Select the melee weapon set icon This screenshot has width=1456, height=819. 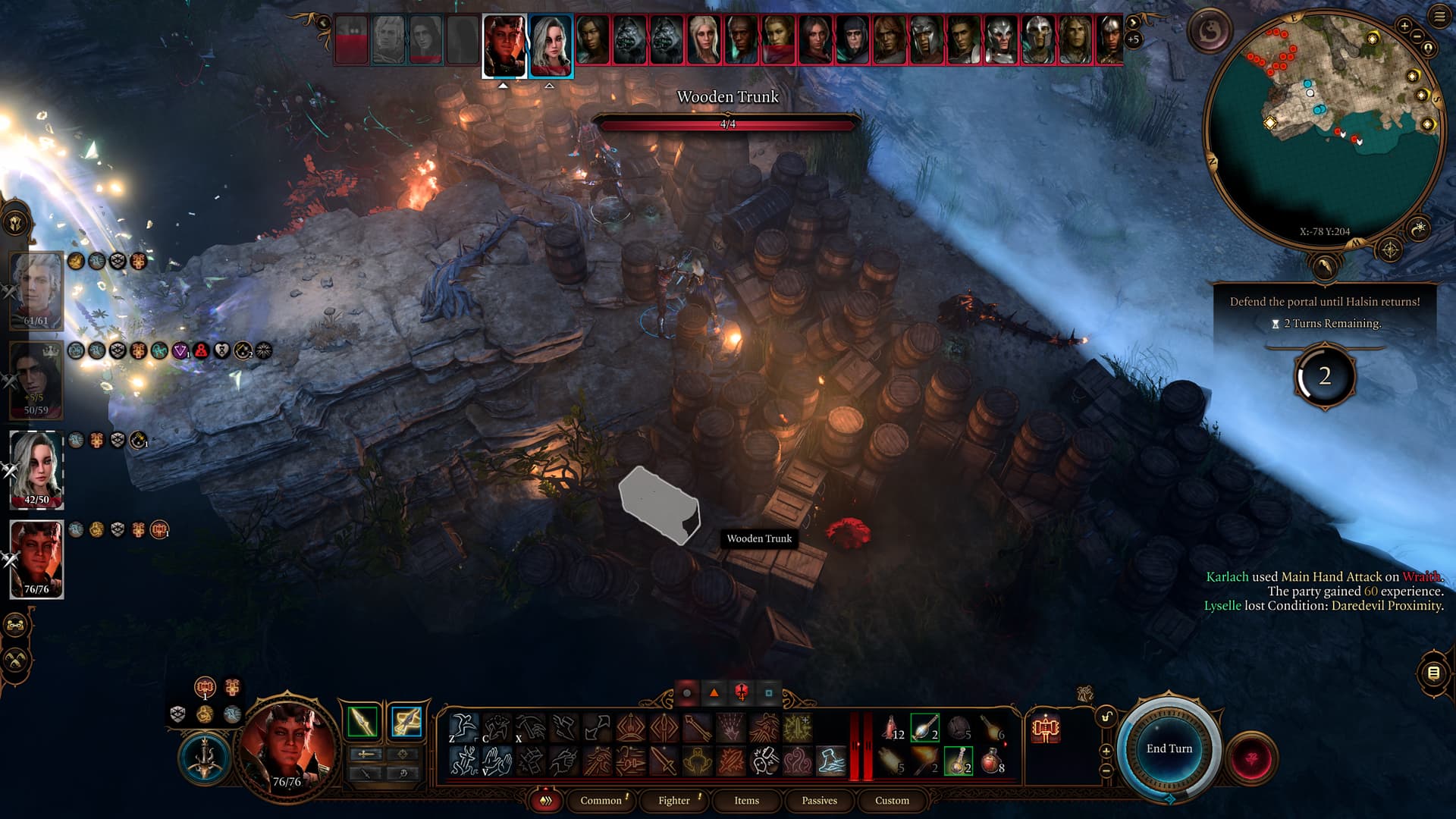[362, 721]
